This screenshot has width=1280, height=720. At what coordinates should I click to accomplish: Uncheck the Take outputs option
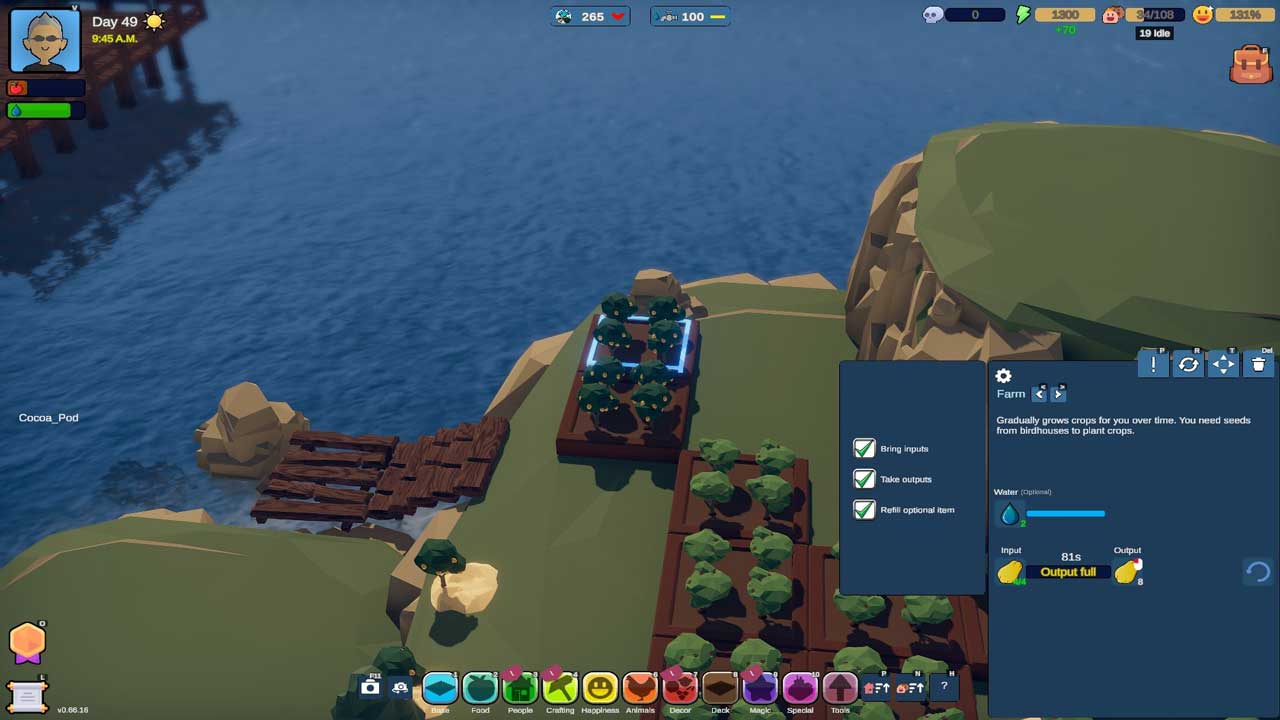(x=864, y=479)
